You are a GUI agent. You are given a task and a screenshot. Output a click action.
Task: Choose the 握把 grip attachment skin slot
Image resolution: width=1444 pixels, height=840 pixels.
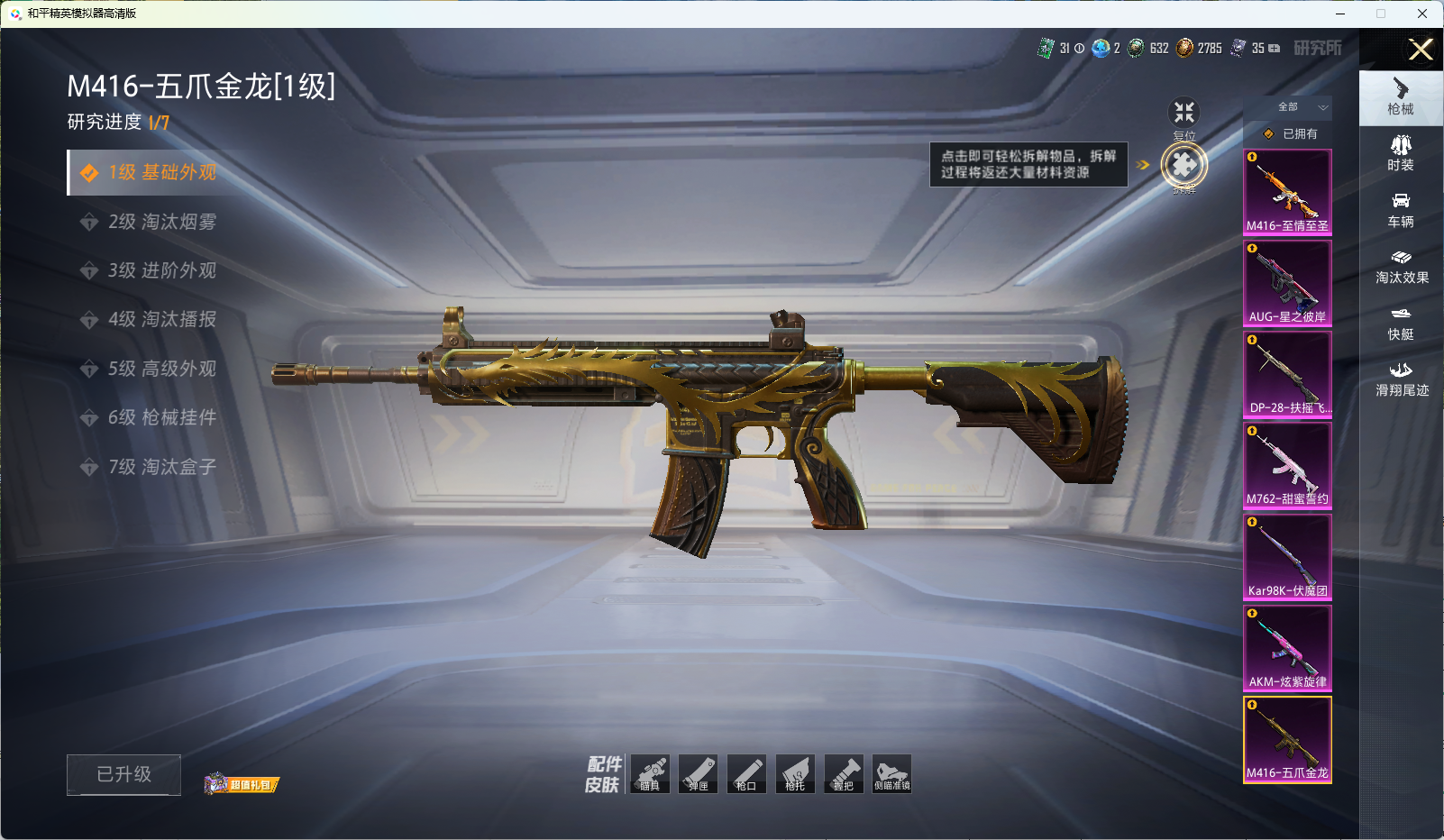pos(843,774)
